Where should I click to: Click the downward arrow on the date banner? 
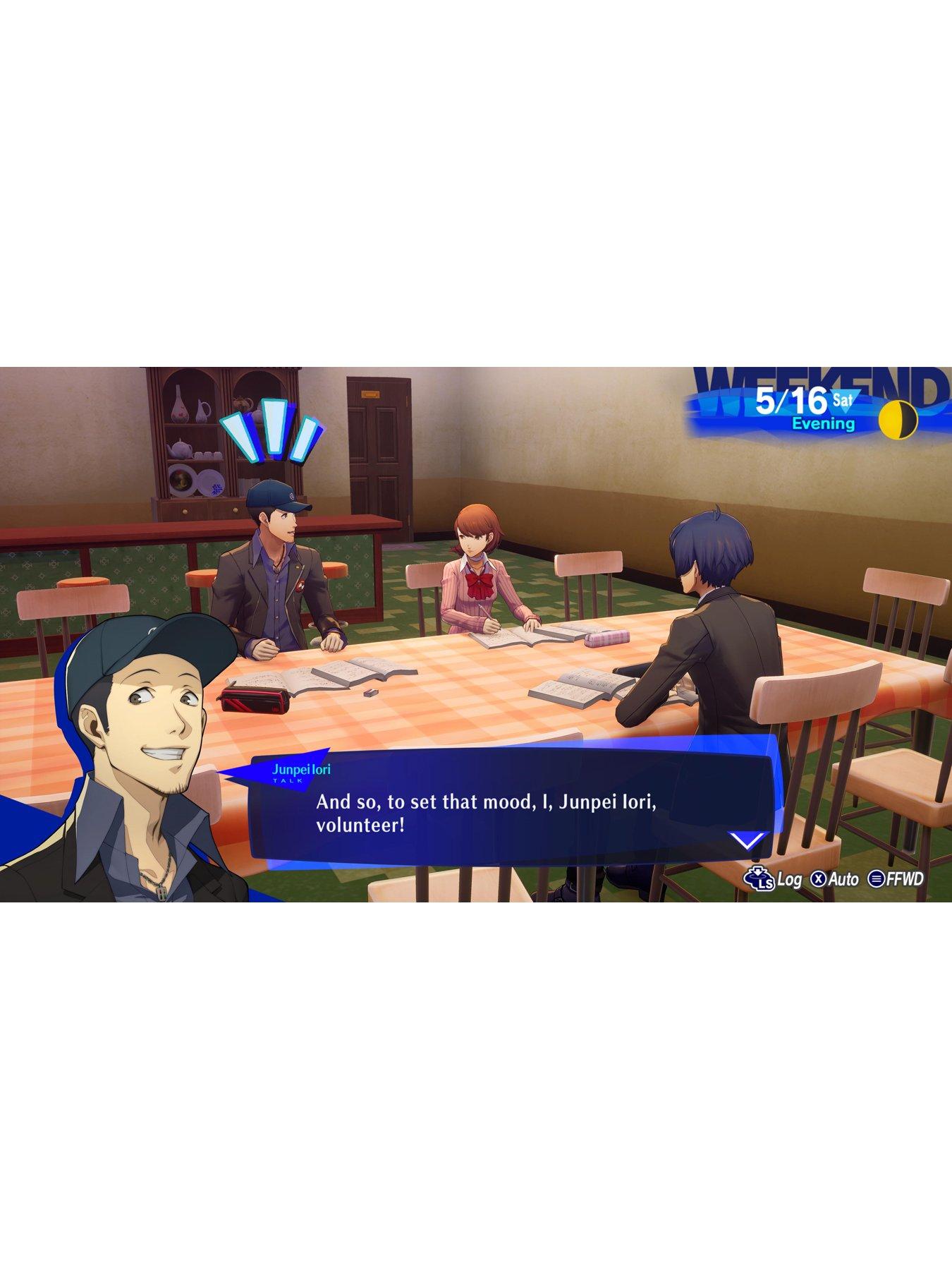pyautogui.click(x=845, y=401)
